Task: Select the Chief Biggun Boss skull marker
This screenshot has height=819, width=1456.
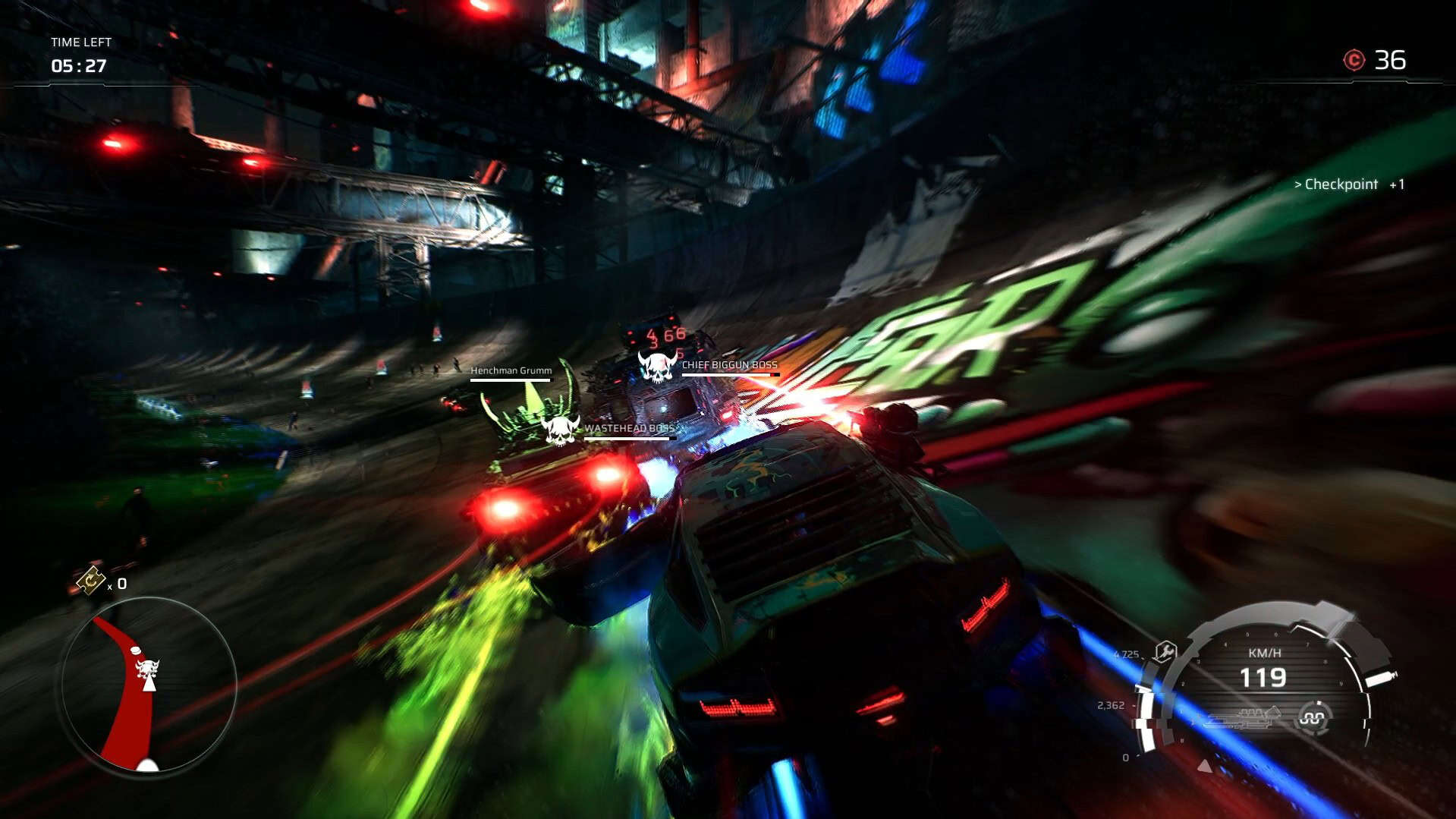Action: click(657, 367)
